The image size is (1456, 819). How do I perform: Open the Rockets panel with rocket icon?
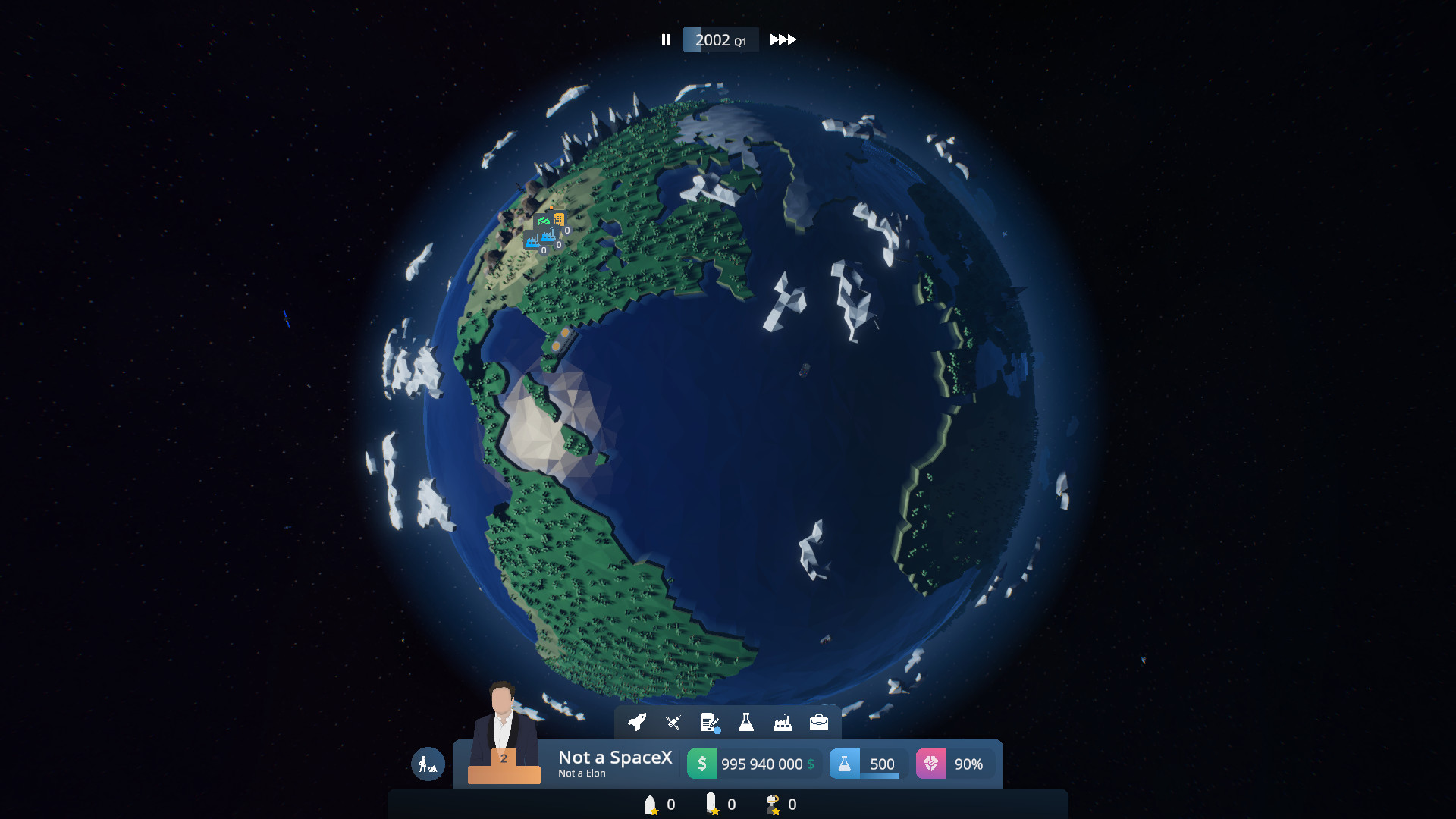tap(635, 723)
